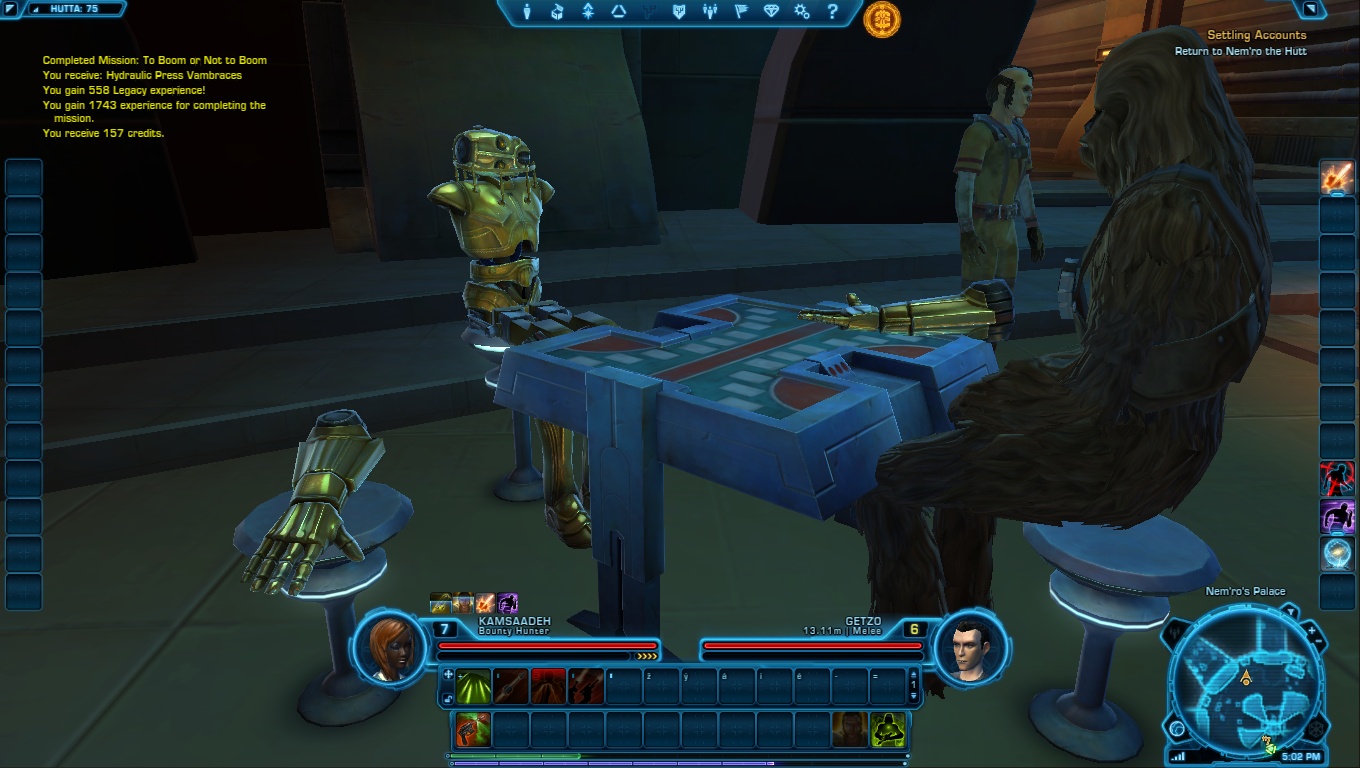This screenshot has width=1360, height=768.
Task: Use the red highlighted flame ability slot
Action: click(x=548, y=686)
